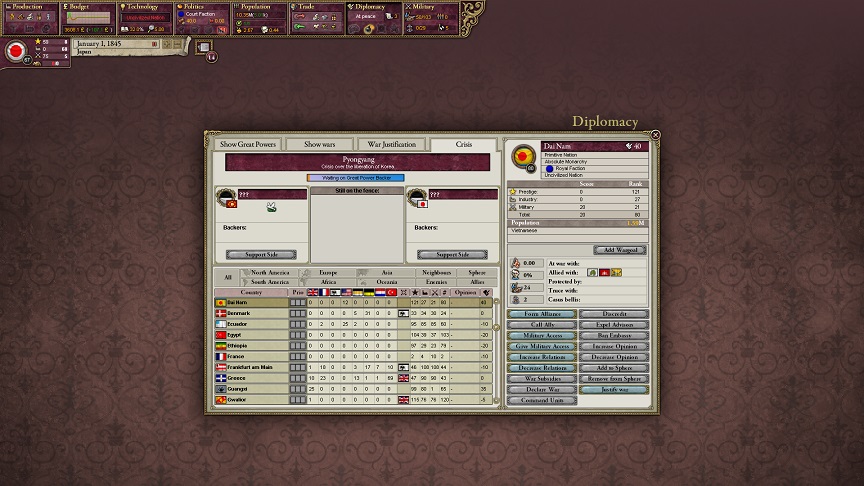This screenshot has width=864, height=486.
Task: Click Increase Relations button
Action: point(542,357)
